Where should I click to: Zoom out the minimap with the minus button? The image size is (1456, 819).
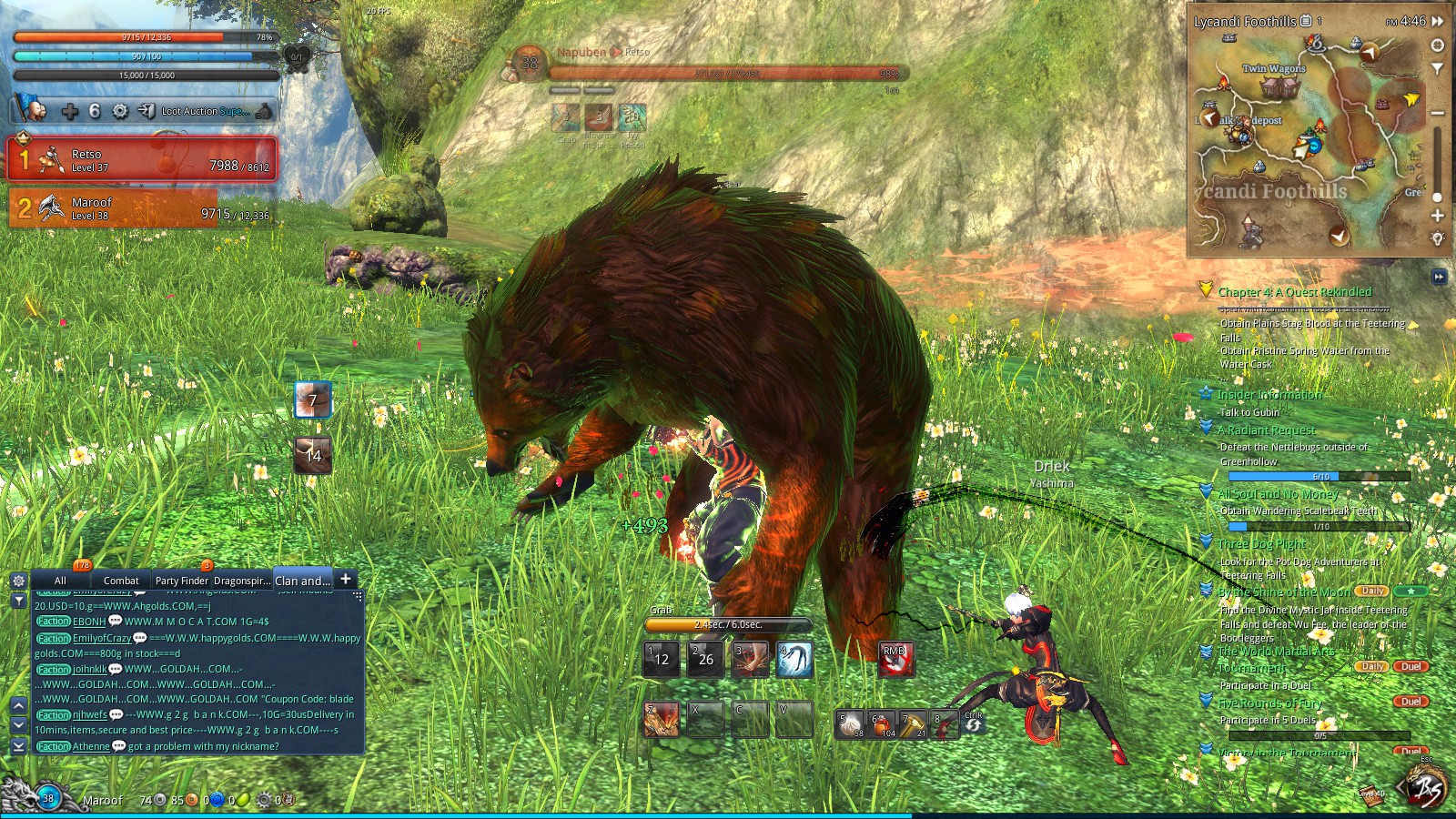coord(1438,113)
